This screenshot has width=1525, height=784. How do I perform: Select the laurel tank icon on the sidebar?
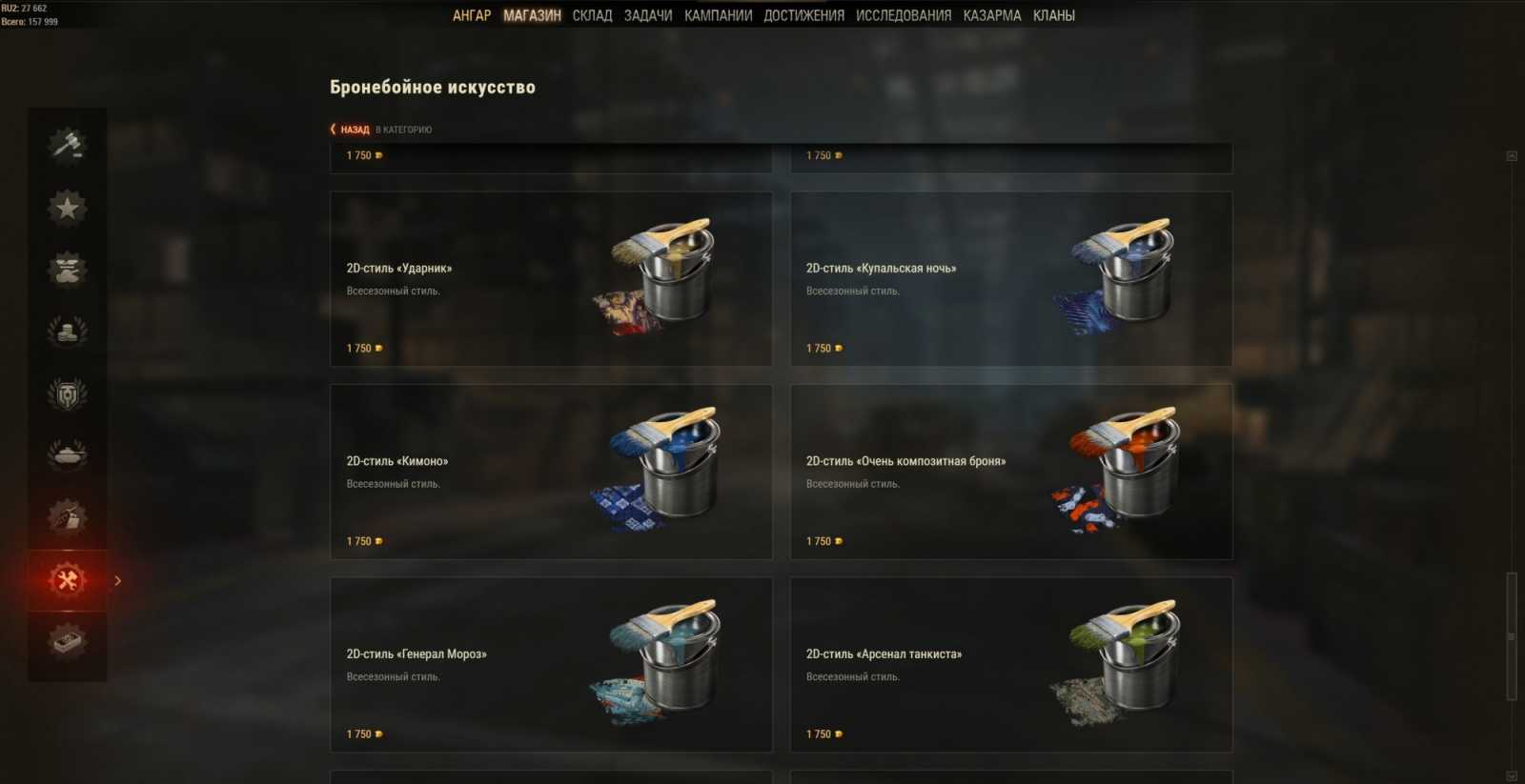[x=65, y=455]
